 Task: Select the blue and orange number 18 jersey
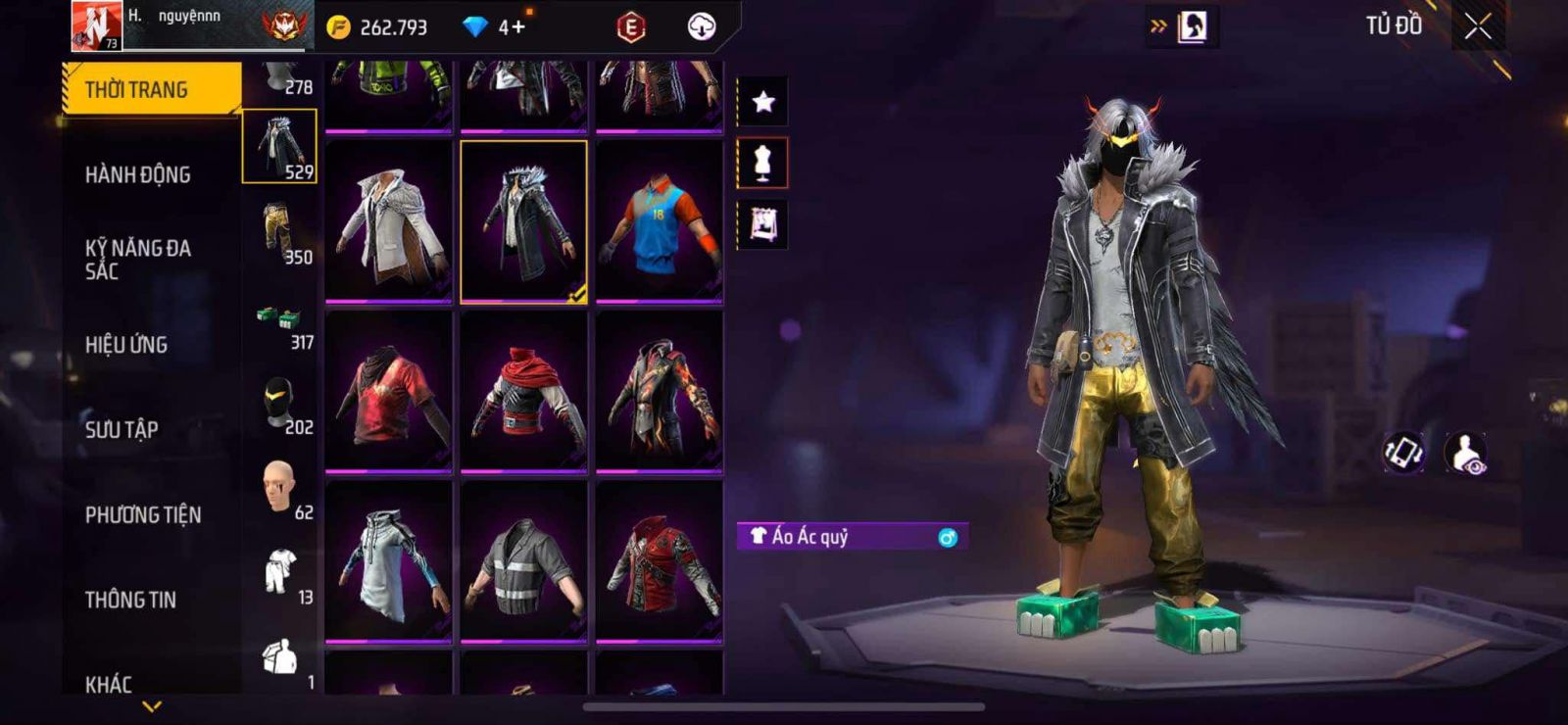click(x=660, y=221)
